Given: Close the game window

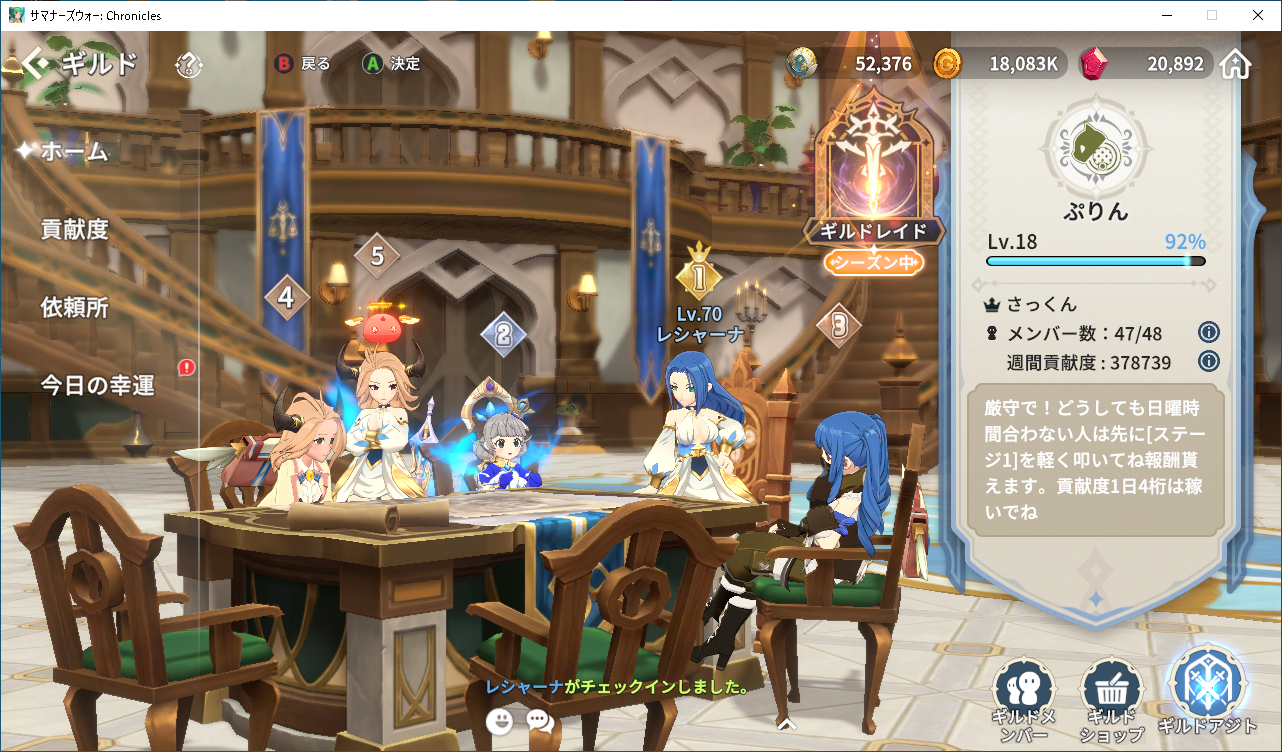Looking at the screenshot, I should click(1257, 15).
